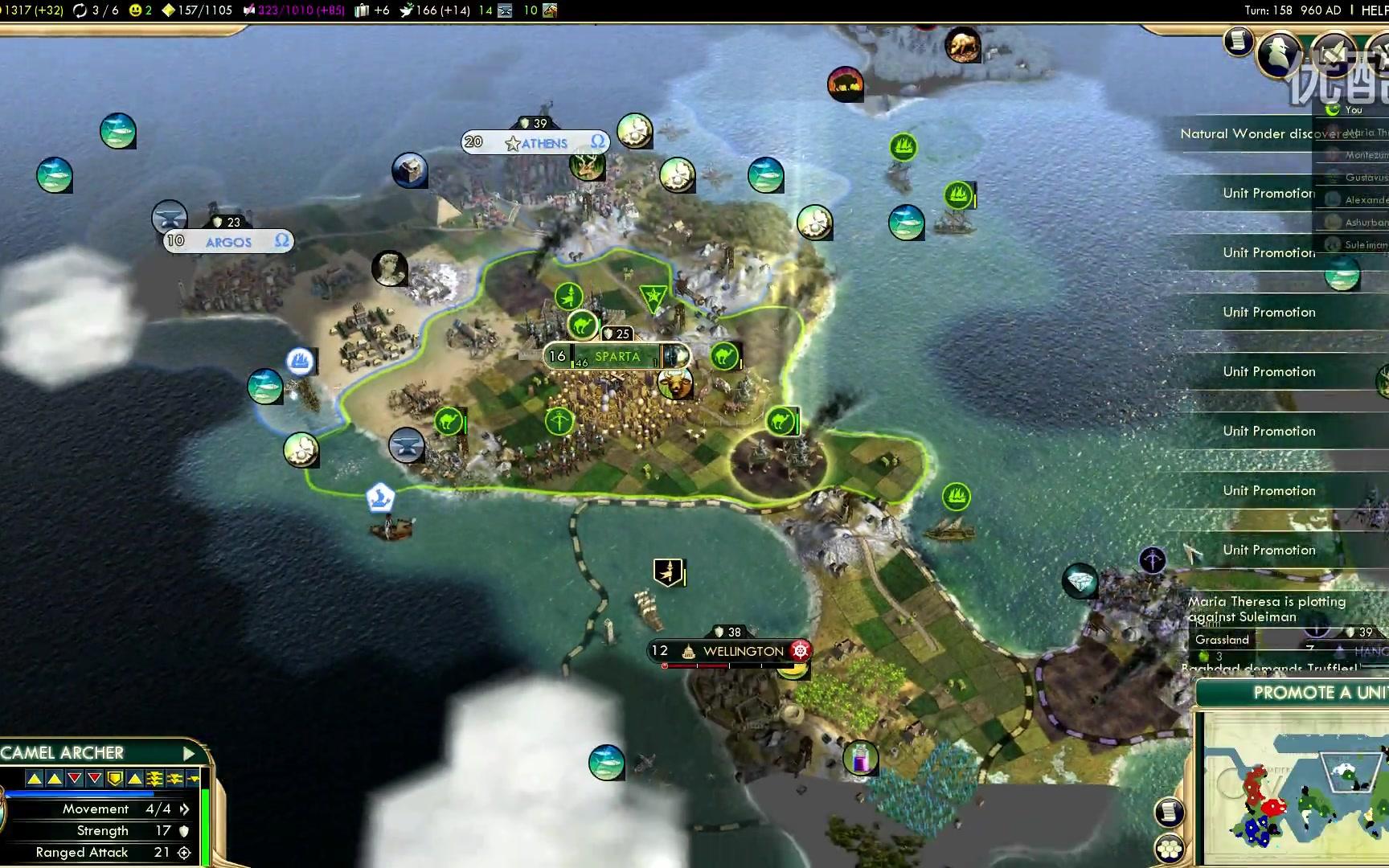
Task: Open the espionage overview spy icon
Action: pos(1278,54)
